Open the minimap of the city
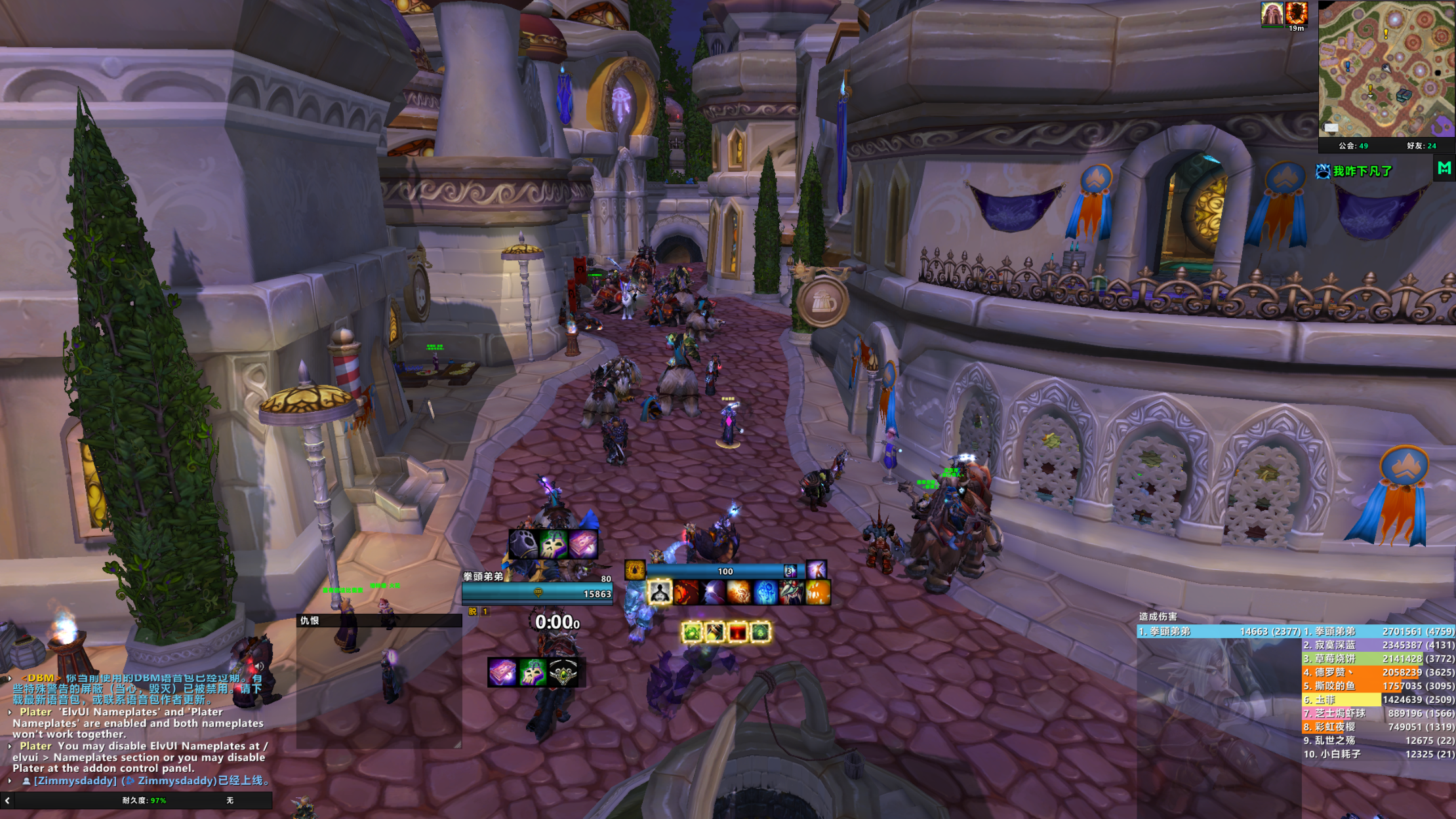The width and height of the screenshot is (1456, 819). 1386,69
